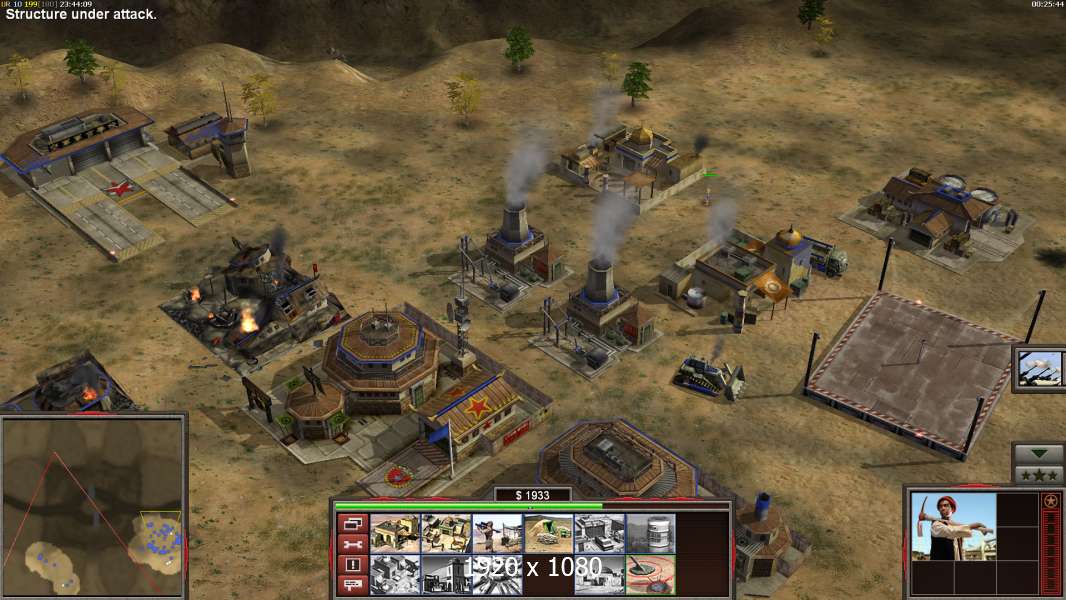Click the exclamation mark alert button

coord(352,565)
